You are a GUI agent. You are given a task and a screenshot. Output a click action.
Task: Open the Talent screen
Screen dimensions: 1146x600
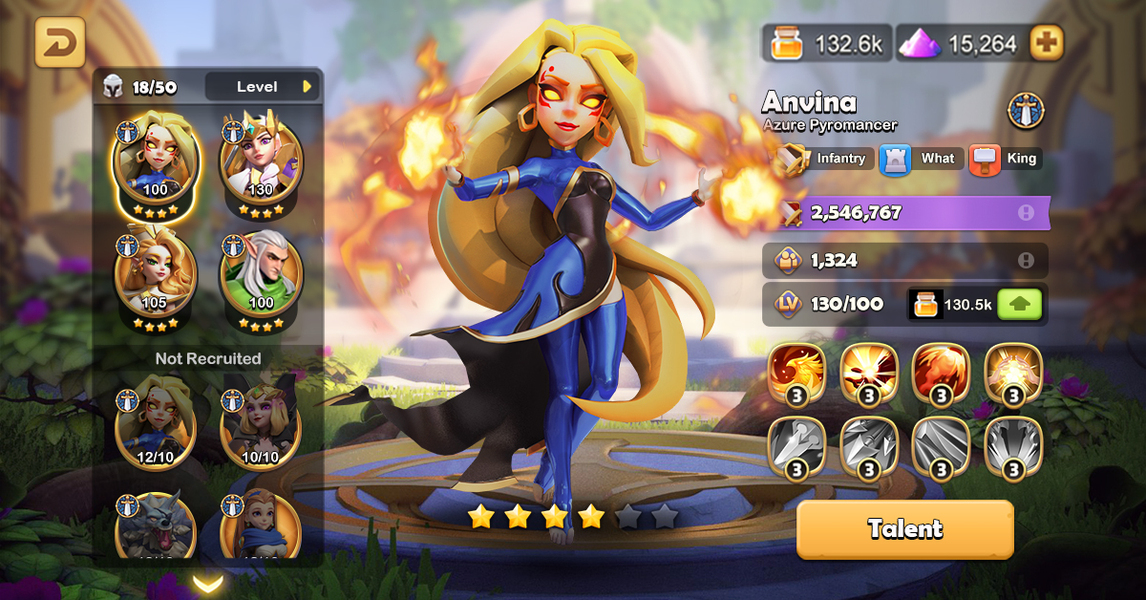tap(905, 529)
